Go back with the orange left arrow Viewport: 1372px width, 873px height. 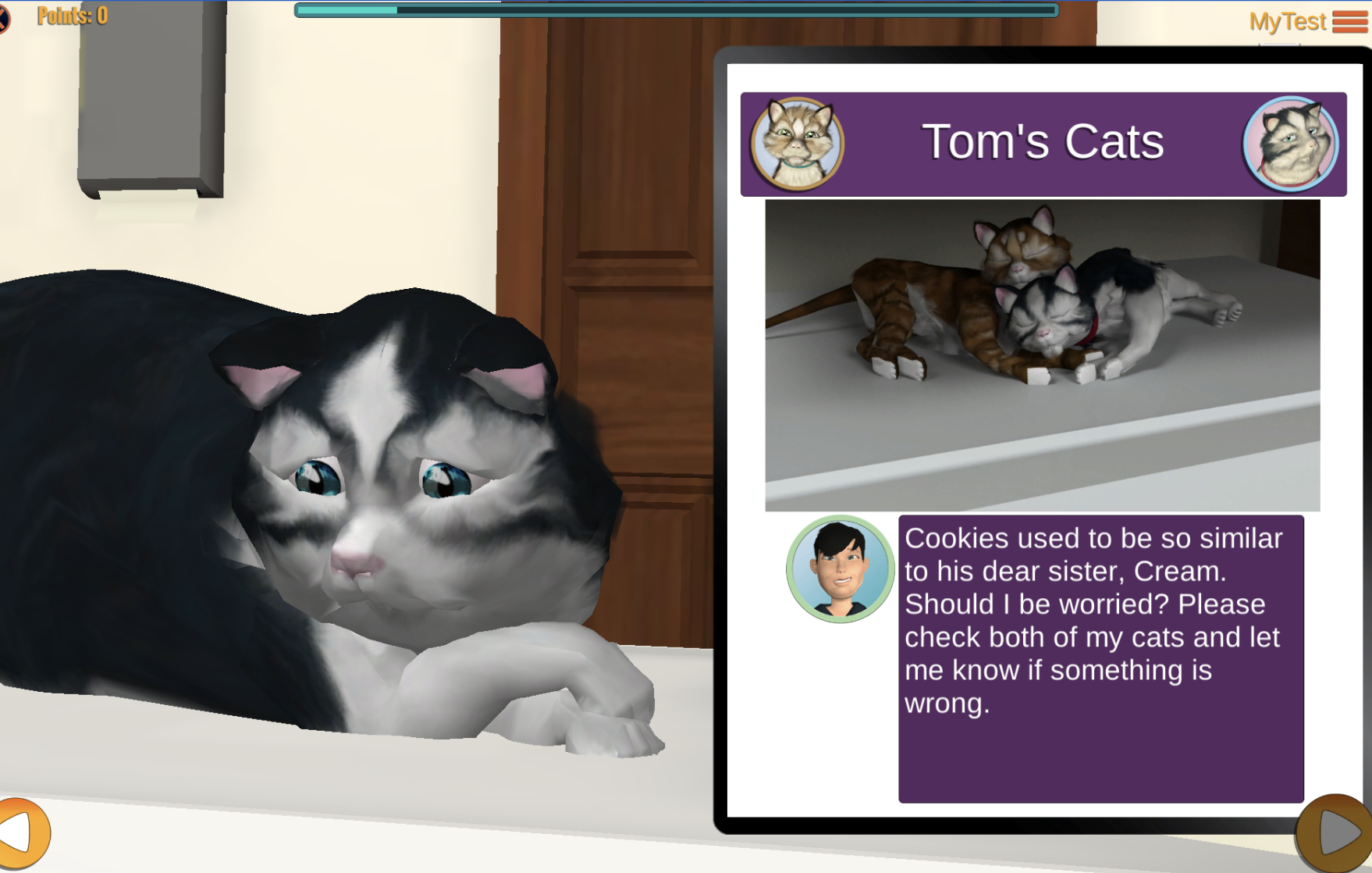(22, 832)
